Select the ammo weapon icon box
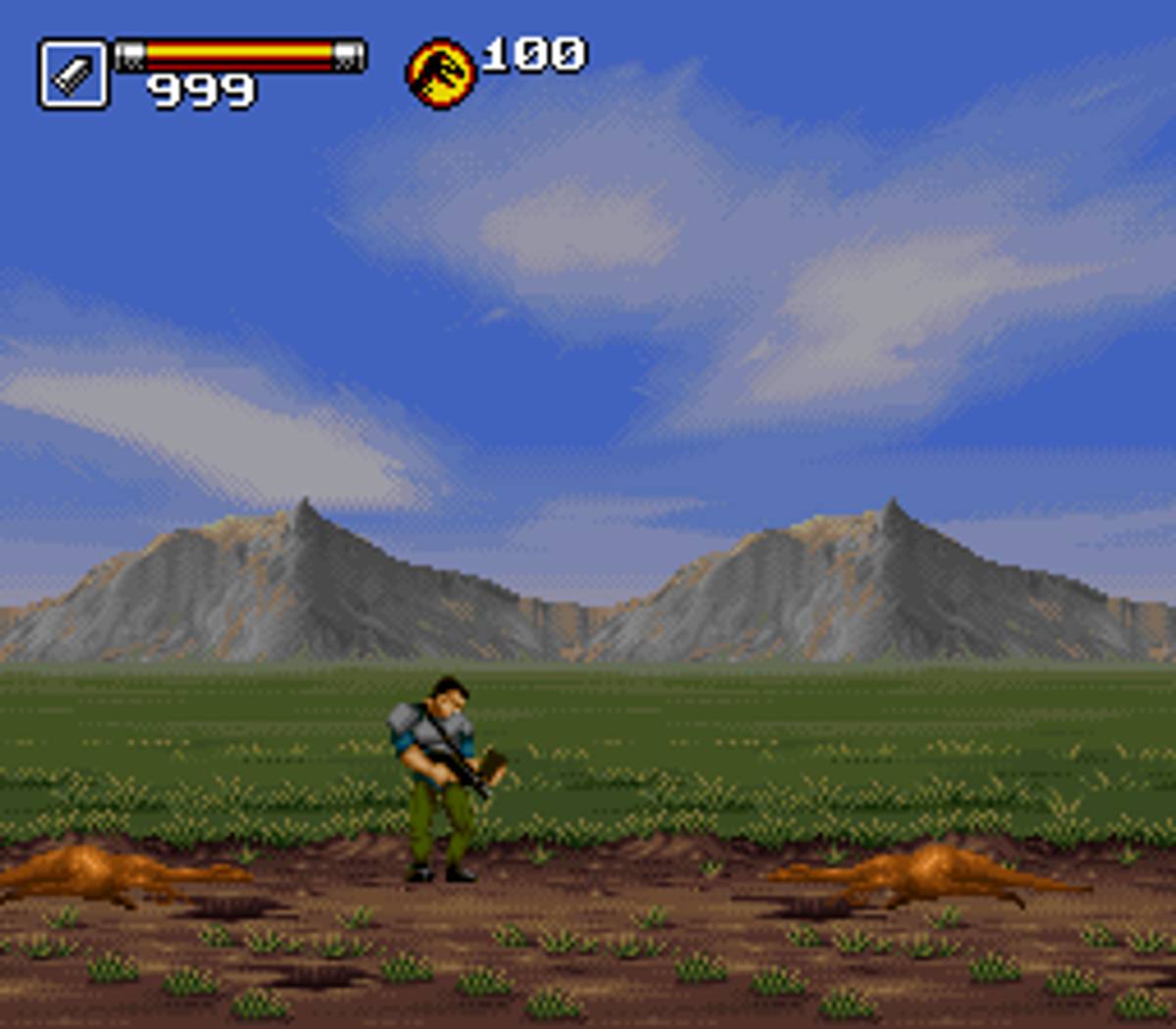Image resolution: width=1176 pixels, height=1029 pixels. click(x=73, y=73)
